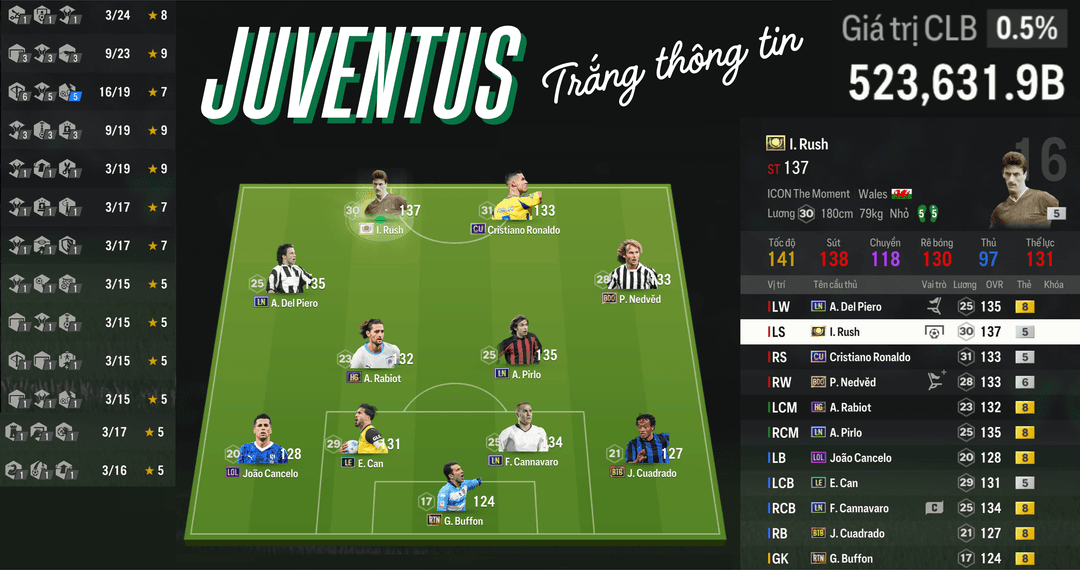The image size is (1080, 570).
Task: Open the LB João Cancelo list row
Action: click(909, 458)
